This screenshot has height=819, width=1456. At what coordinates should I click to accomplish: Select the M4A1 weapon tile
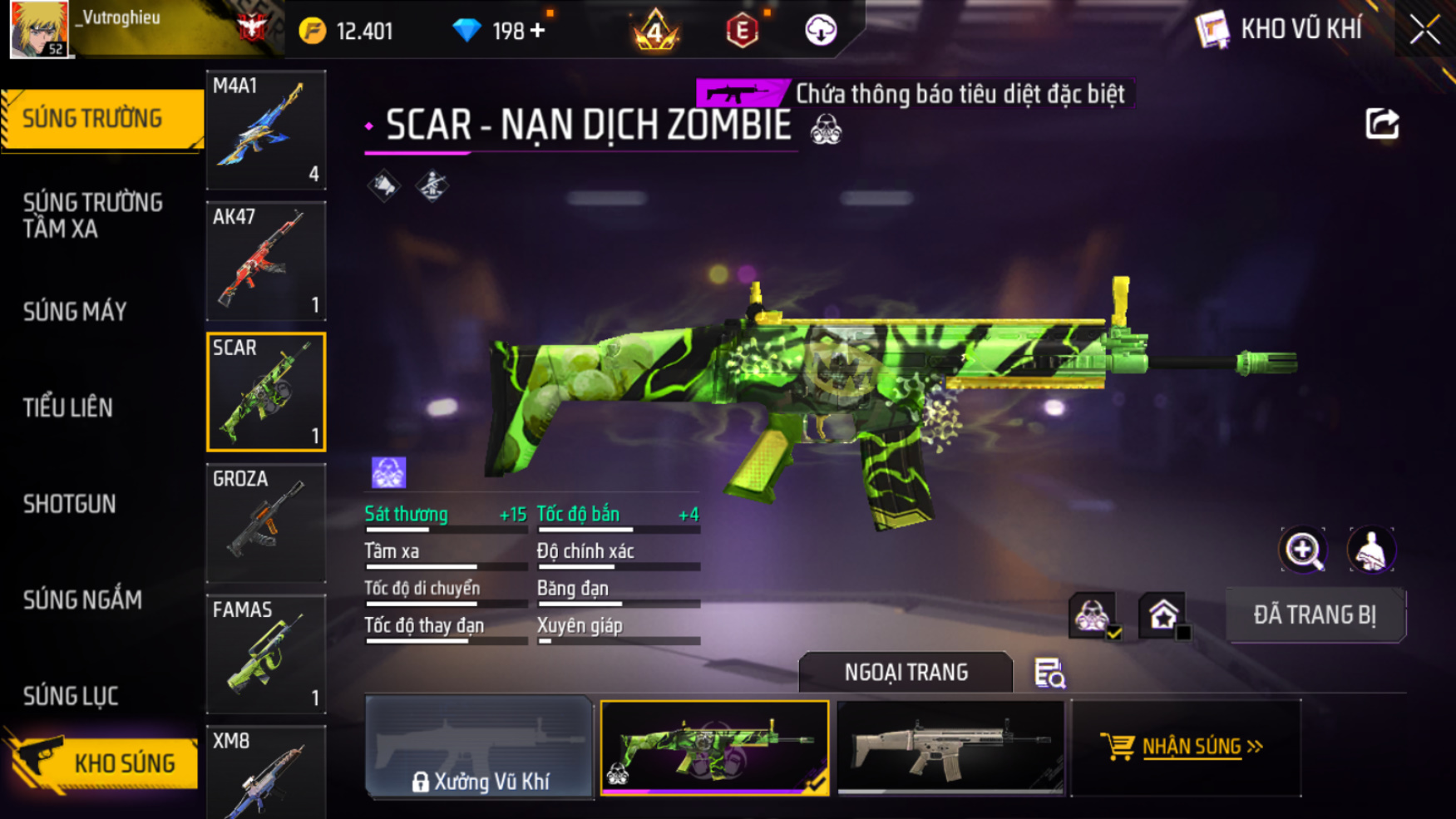pos(266,130)
